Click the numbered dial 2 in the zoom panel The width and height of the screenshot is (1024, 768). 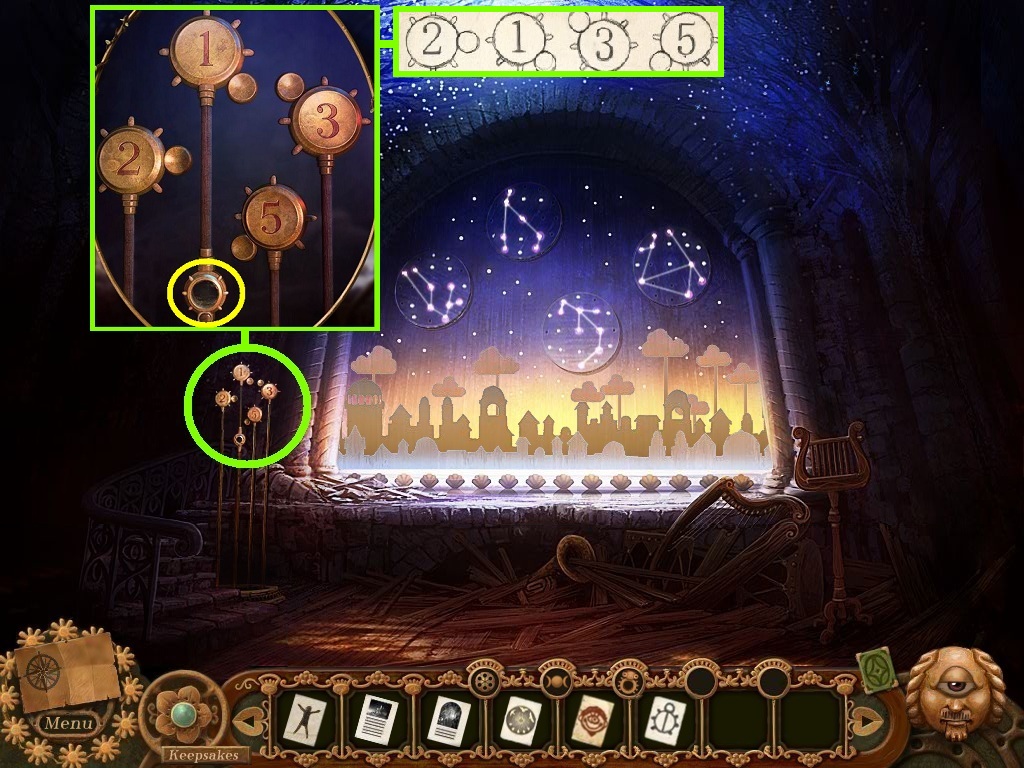tap(131, 160)
